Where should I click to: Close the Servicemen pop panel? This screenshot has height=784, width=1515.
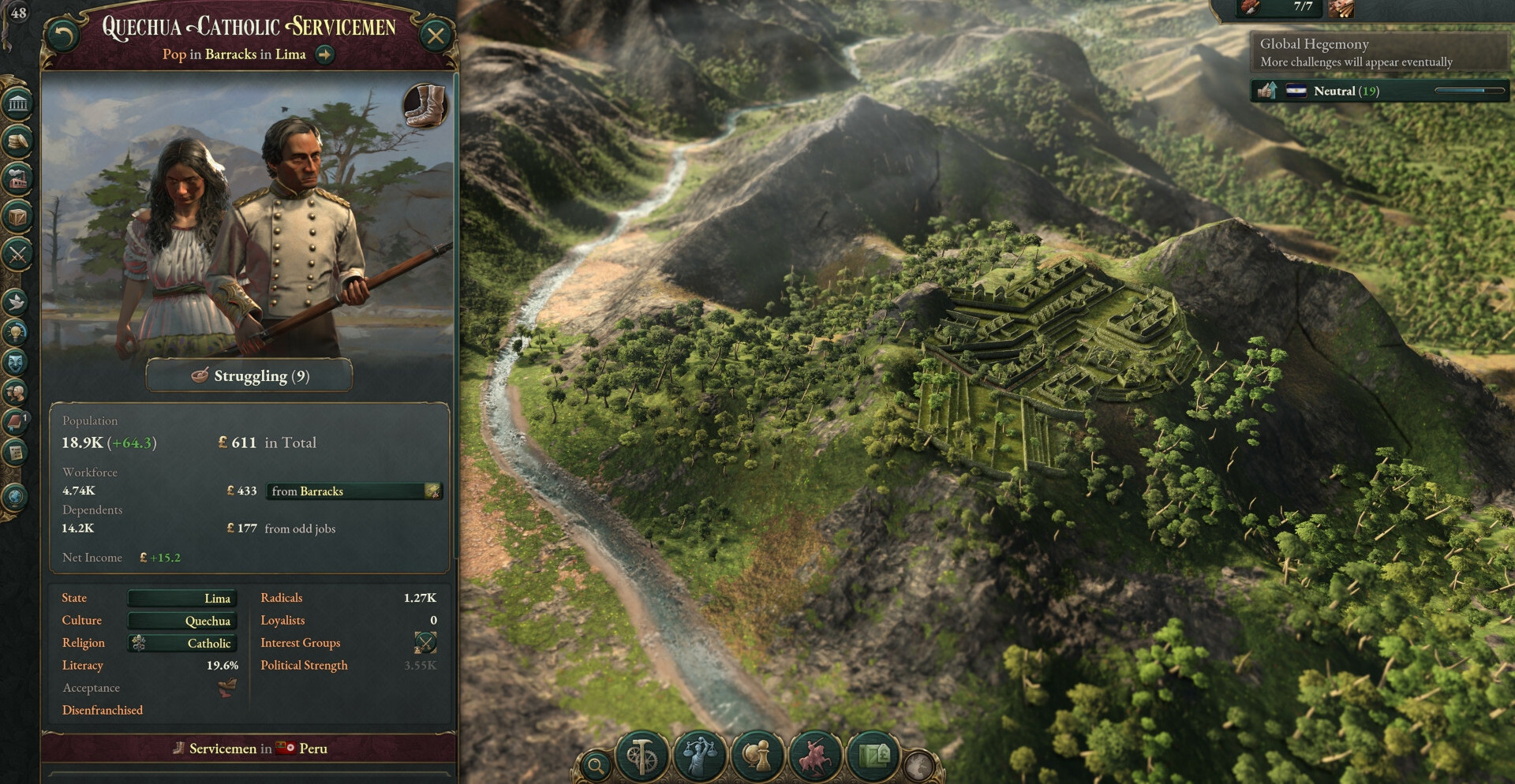[x=436, y=35]
